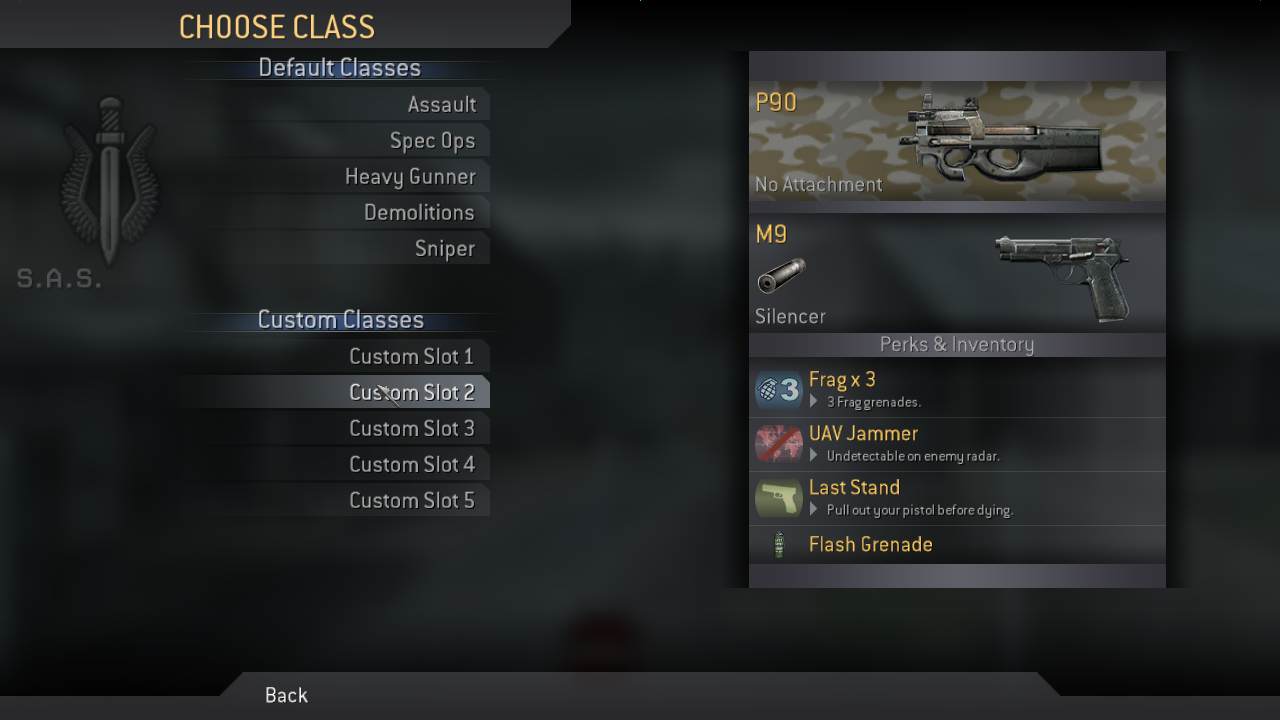This screenshot has width=1280, height=720.
Task: Select Custom Slot 4
Action: (411, 465)
